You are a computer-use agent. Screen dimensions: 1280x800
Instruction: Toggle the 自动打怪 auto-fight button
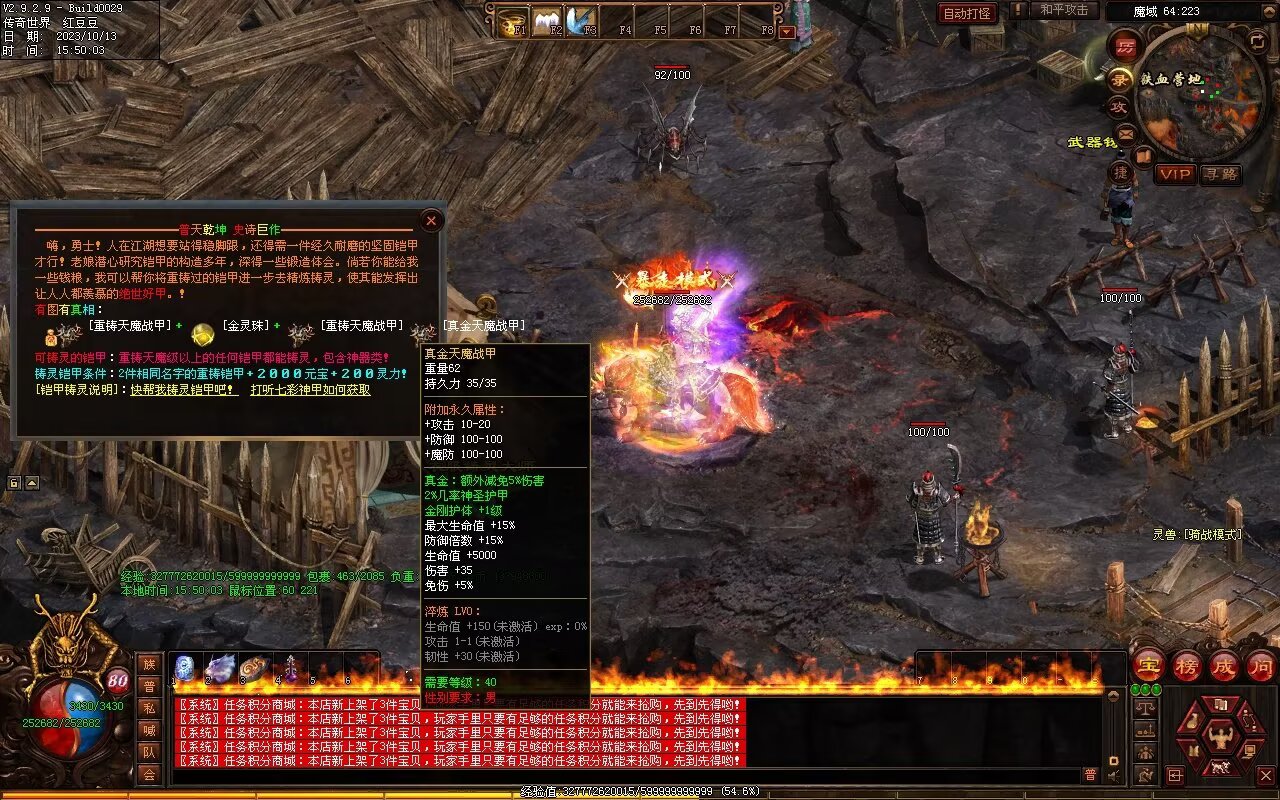click(968, 13)
